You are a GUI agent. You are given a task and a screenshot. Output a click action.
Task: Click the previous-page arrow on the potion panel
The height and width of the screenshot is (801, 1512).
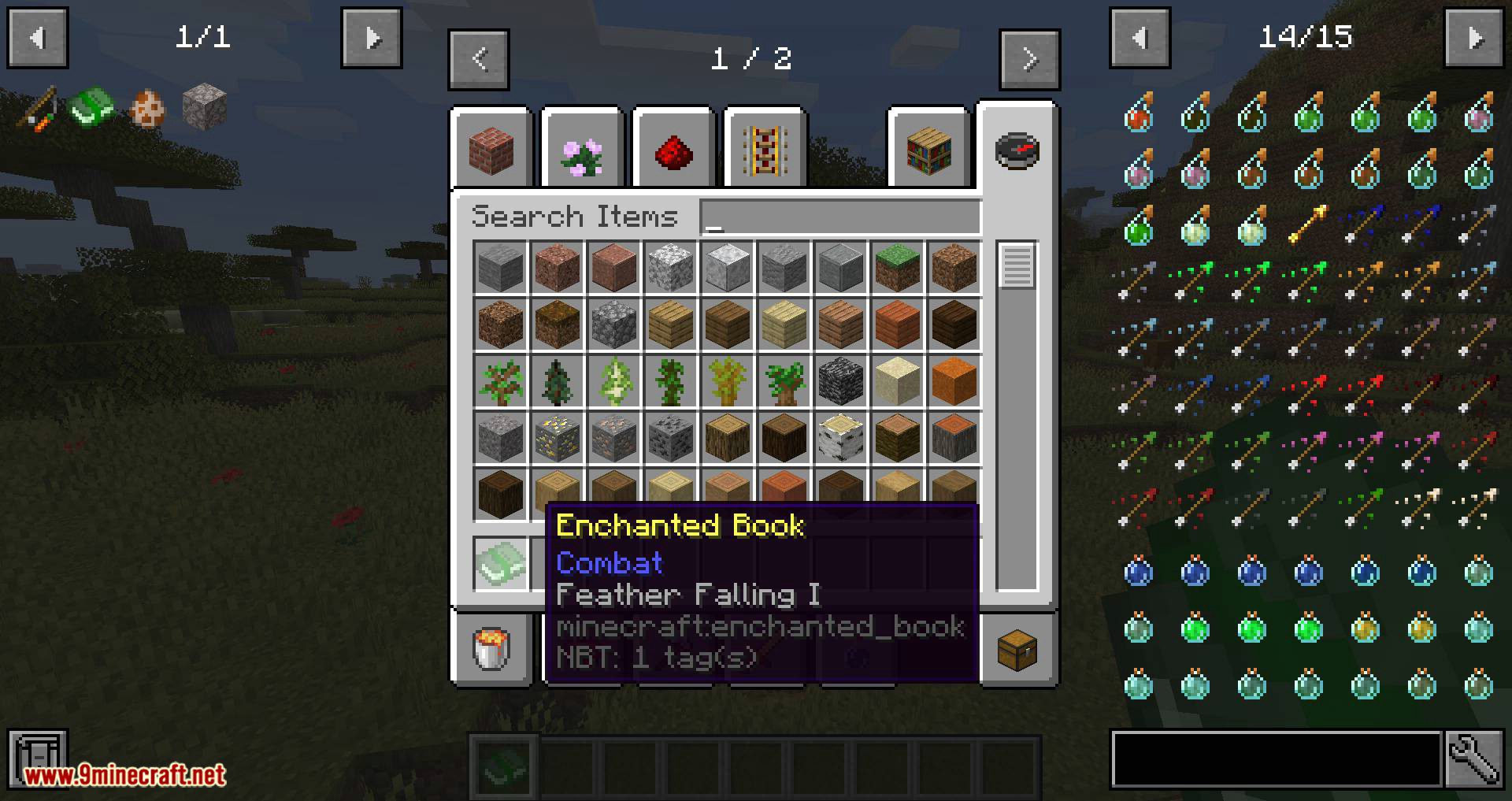click(1140, 37)
